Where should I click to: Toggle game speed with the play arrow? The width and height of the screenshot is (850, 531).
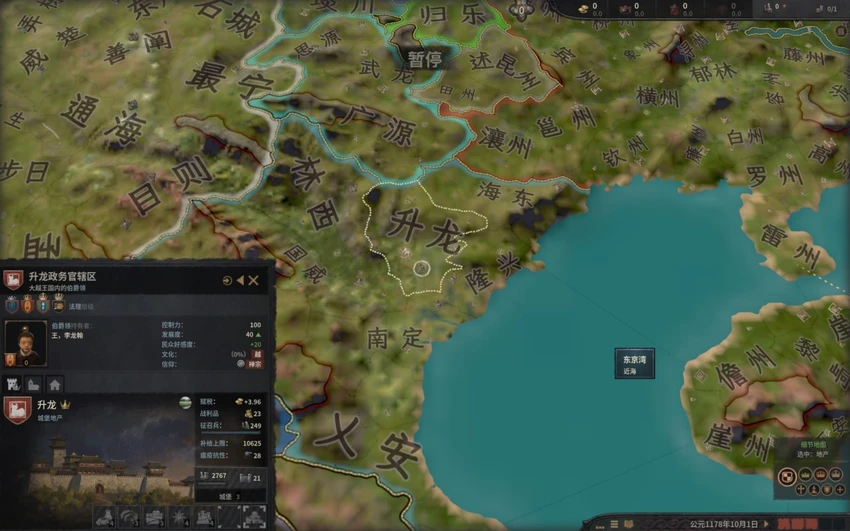(768, 523)
